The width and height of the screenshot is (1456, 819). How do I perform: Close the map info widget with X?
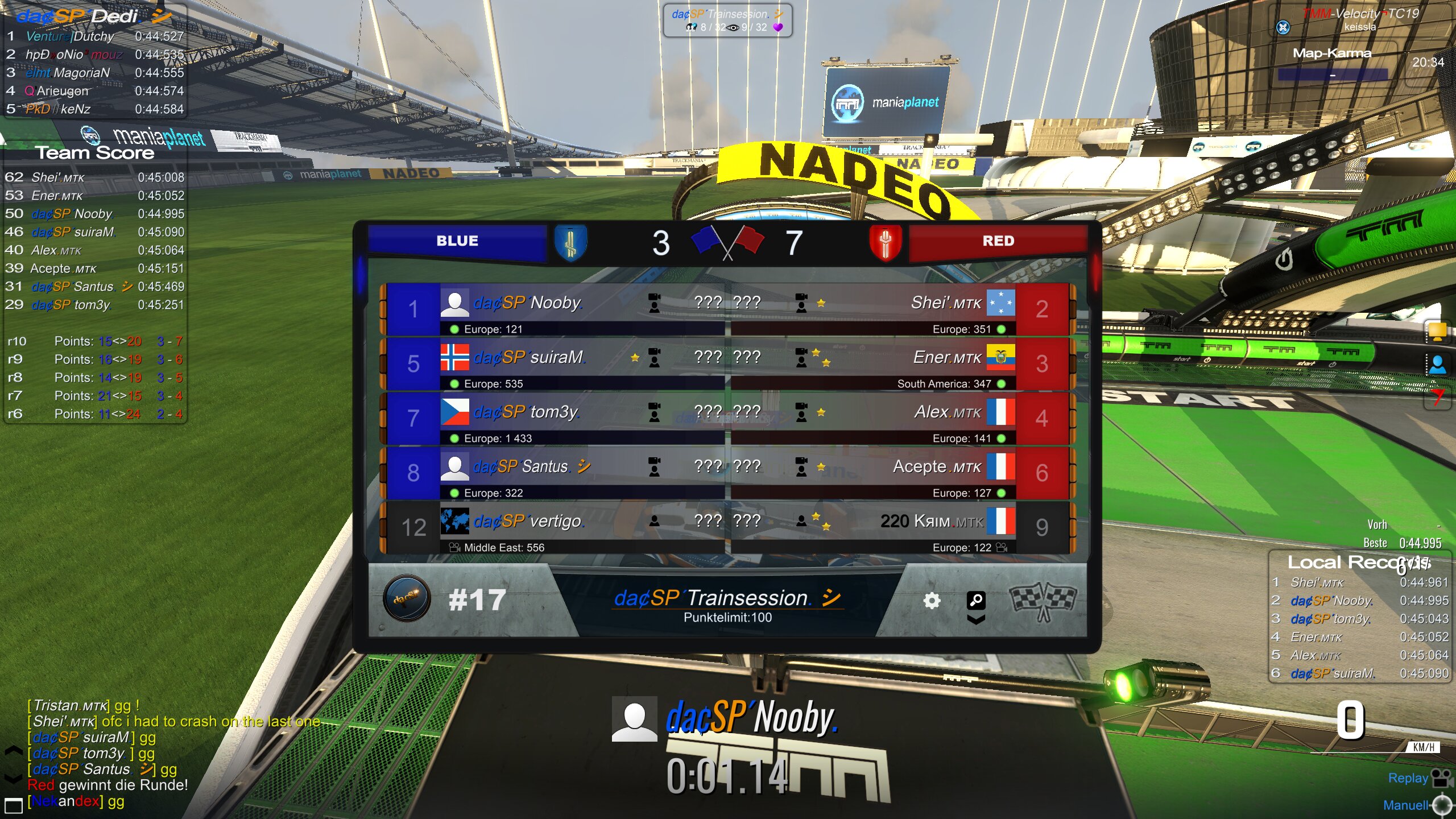click(1283, 27)
